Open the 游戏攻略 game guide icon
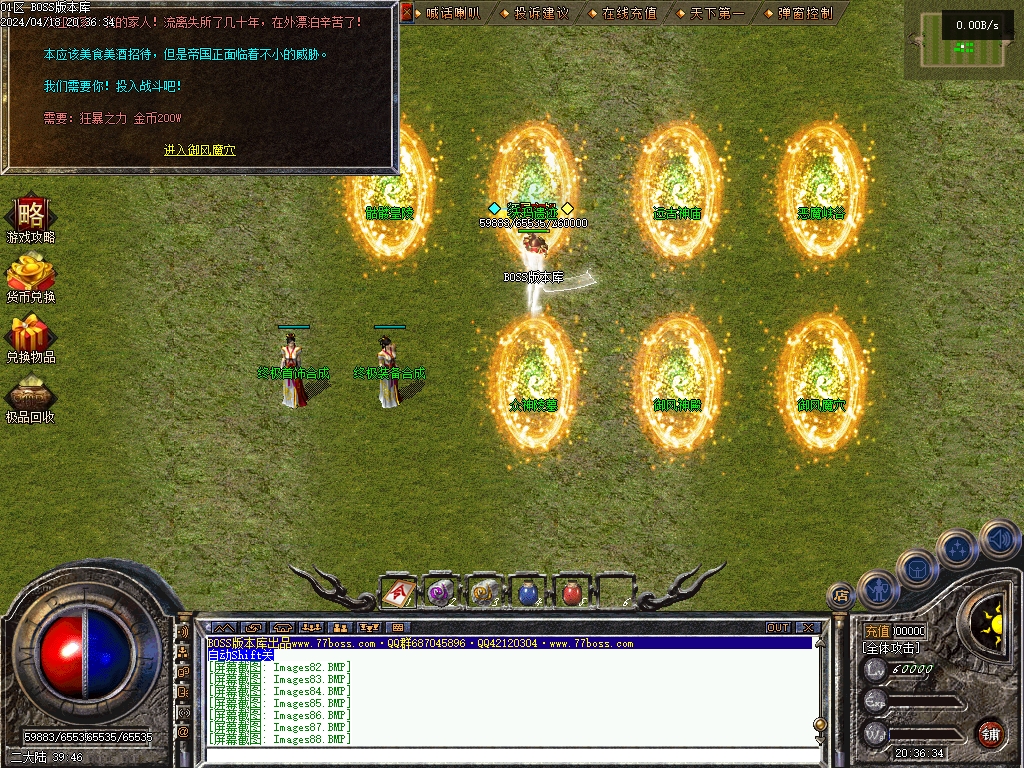The height and width of the screenshot is (768, 1024). [x=30, y=220]
